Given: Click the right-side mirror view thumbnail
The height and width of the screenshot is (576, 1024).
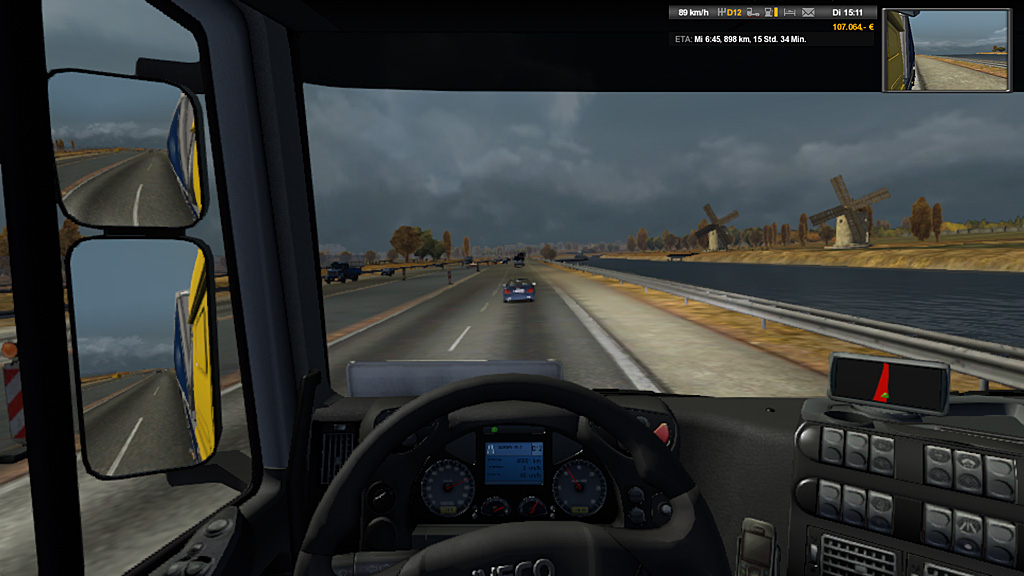Looking at the screenshot, I should pos(946,50).
